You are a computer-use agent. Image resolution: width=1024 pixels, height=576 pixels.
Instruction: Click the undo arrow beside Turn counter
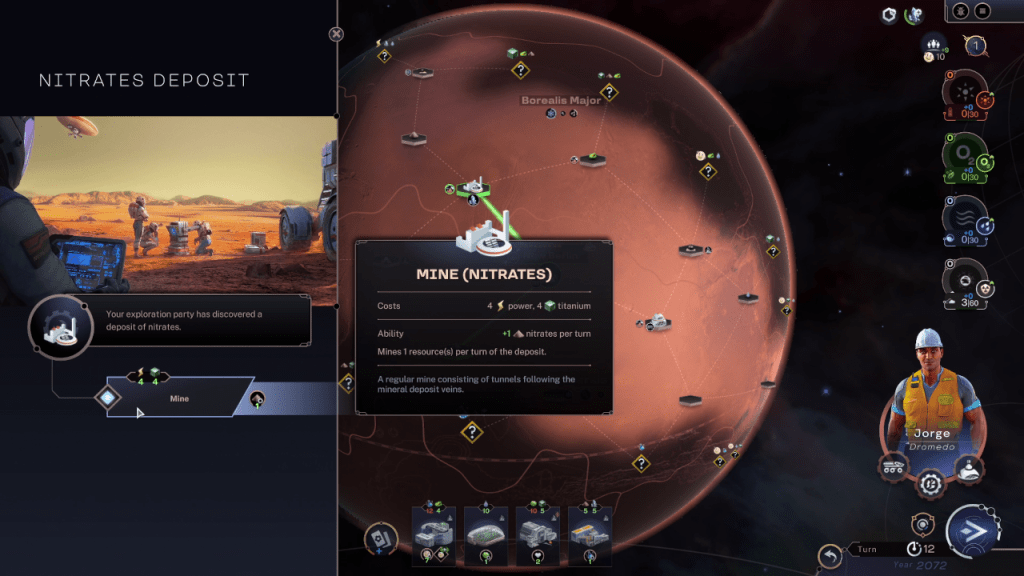829,555
